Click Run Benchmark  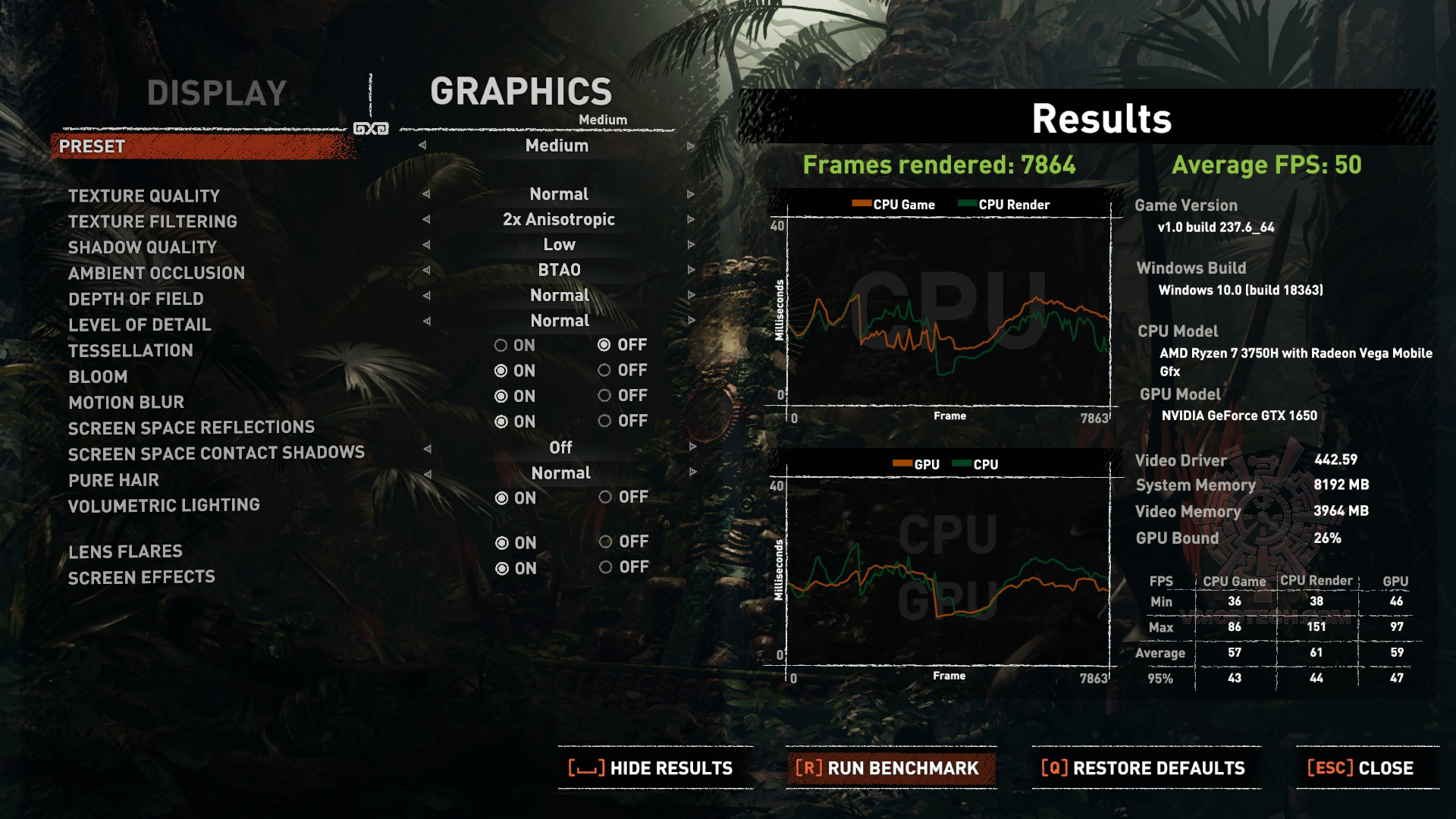(889, 767)
